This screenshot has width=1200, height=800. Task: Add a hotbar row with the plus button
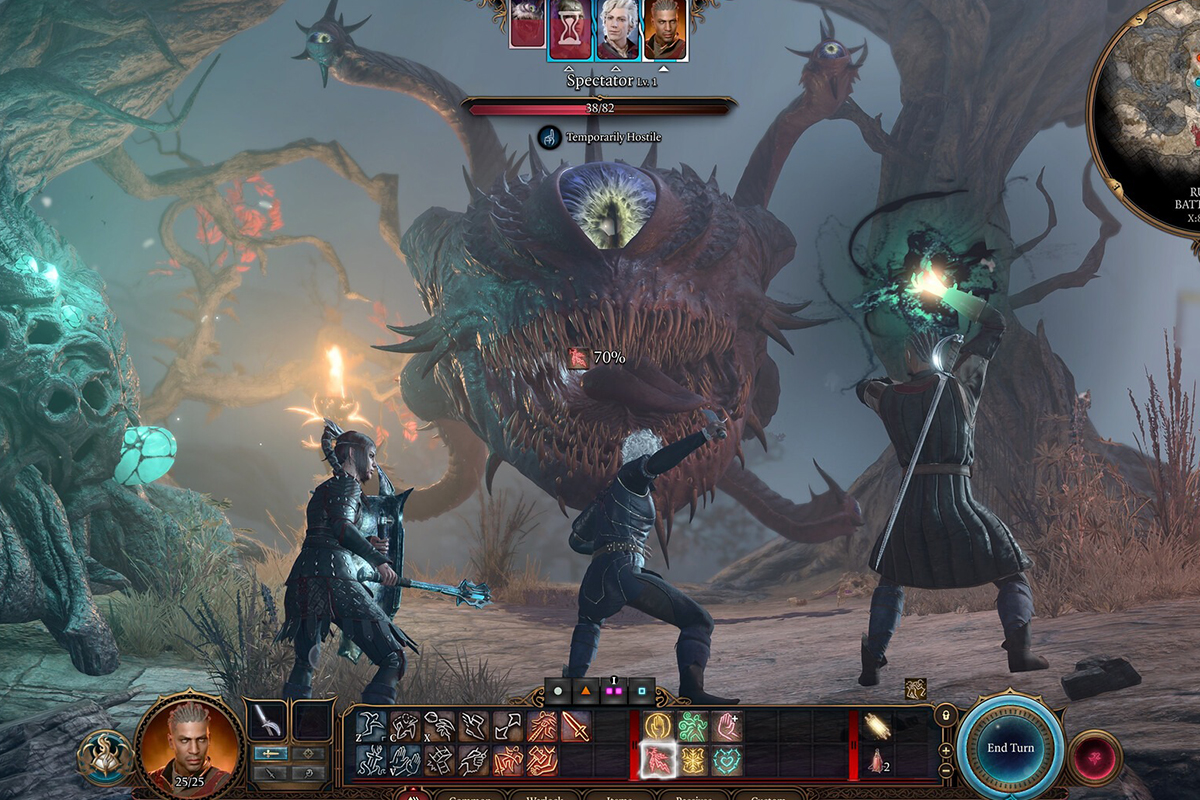tap(945, 749)
